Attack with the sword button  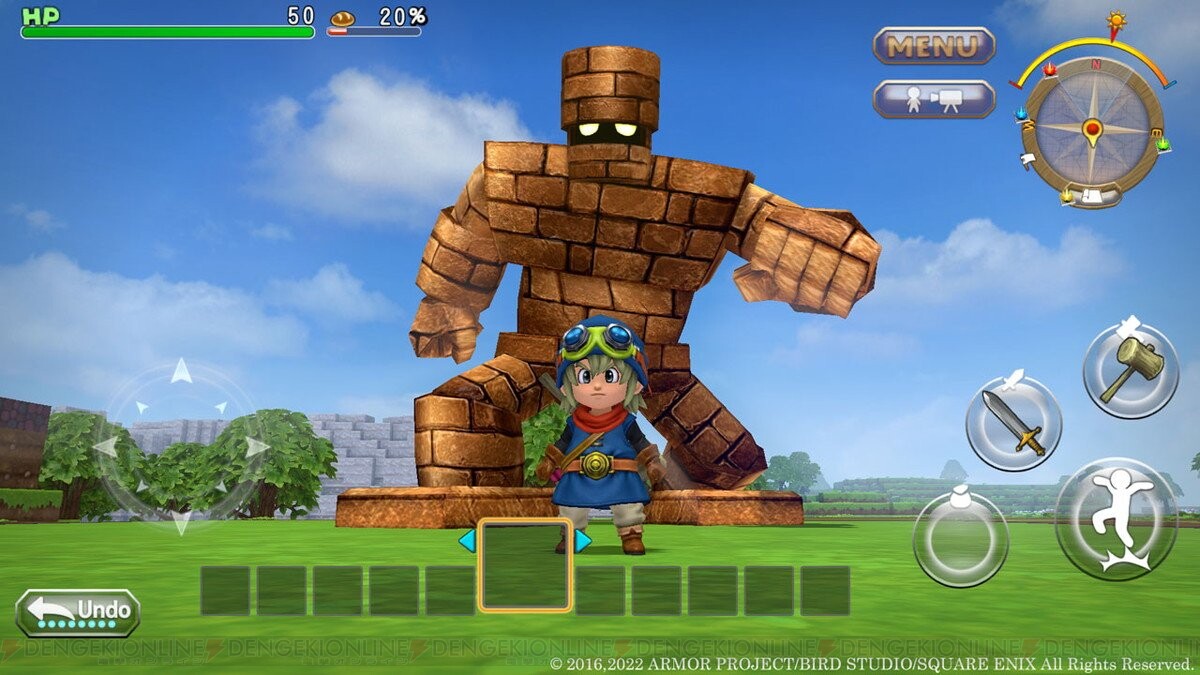(1013, 423)
